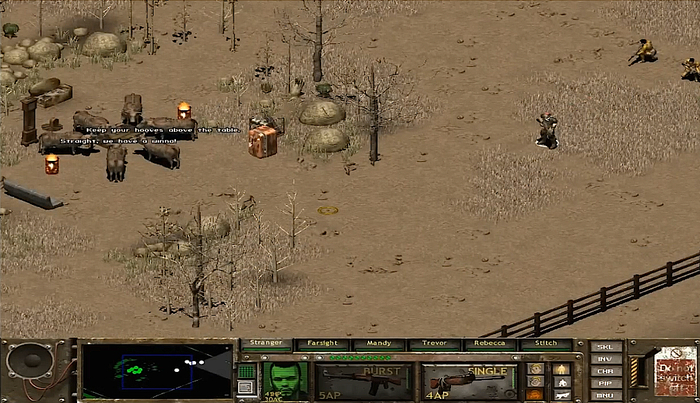700x403 pixels.
Task: Set the standing stance icon
Action: coord(561,368)
